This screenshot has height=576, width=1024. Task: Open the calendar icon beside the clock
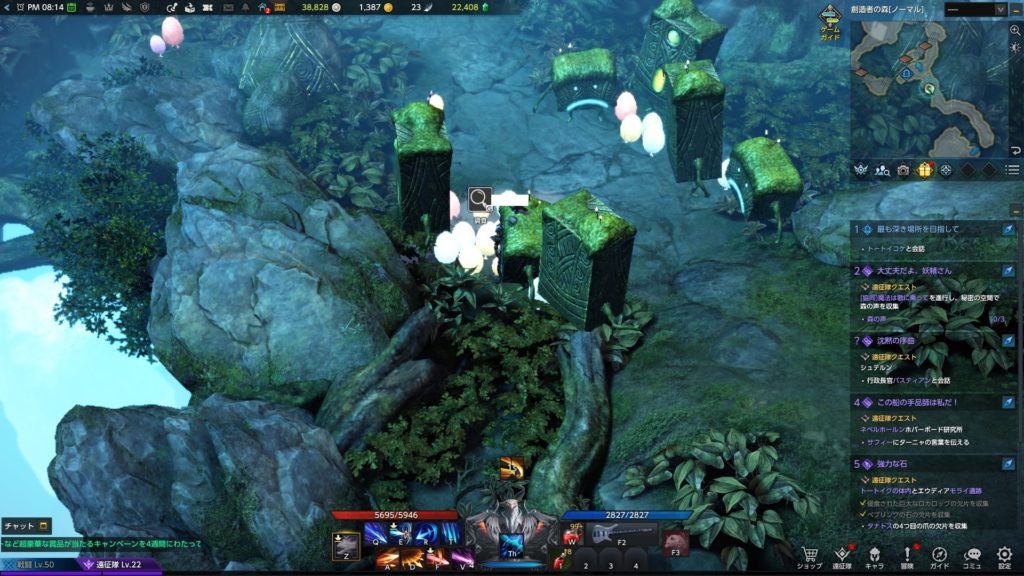click(73, 7)
